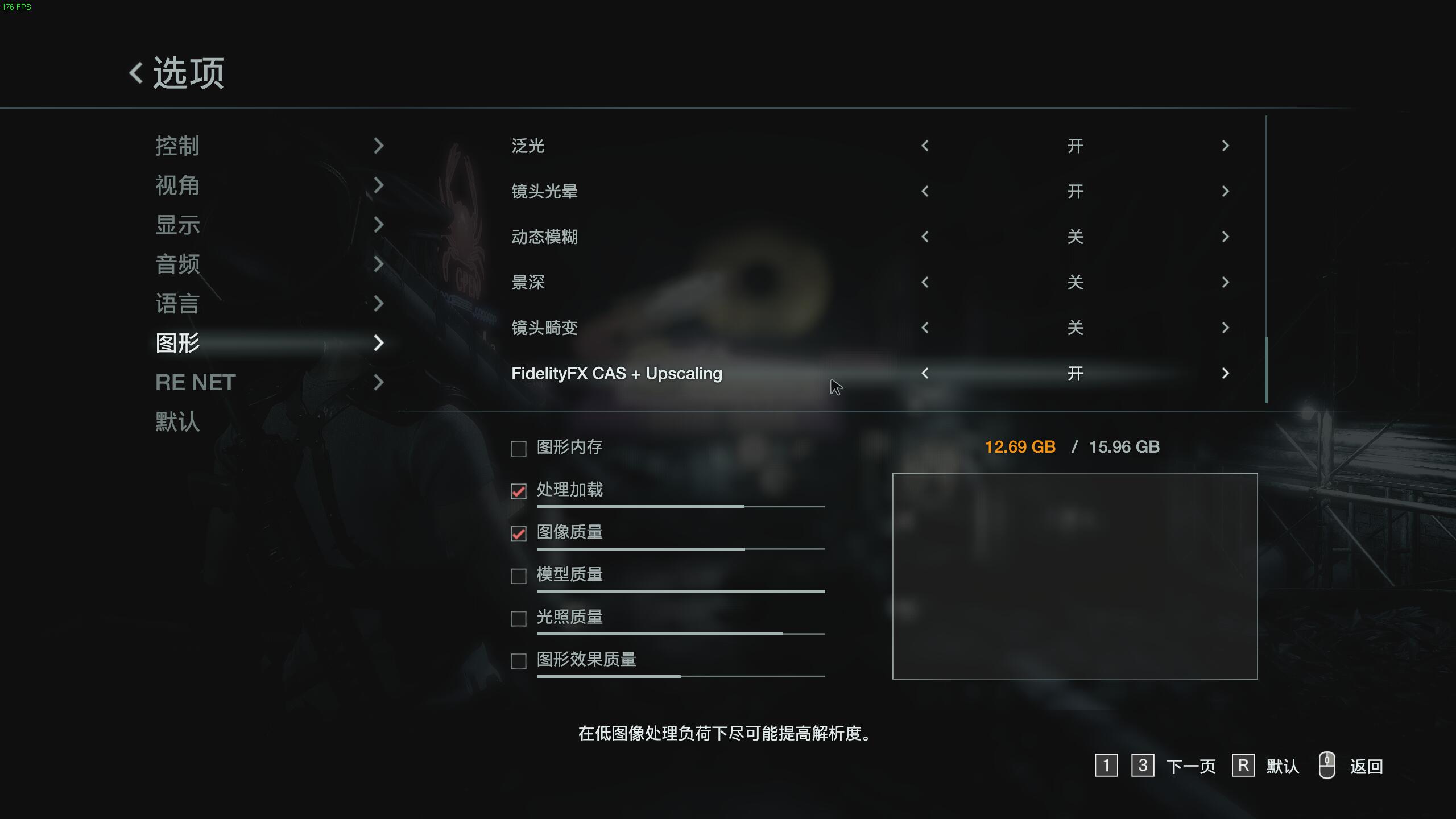
Task: Click right arrow next to 镜头光晕
Action: point(1226,191)
